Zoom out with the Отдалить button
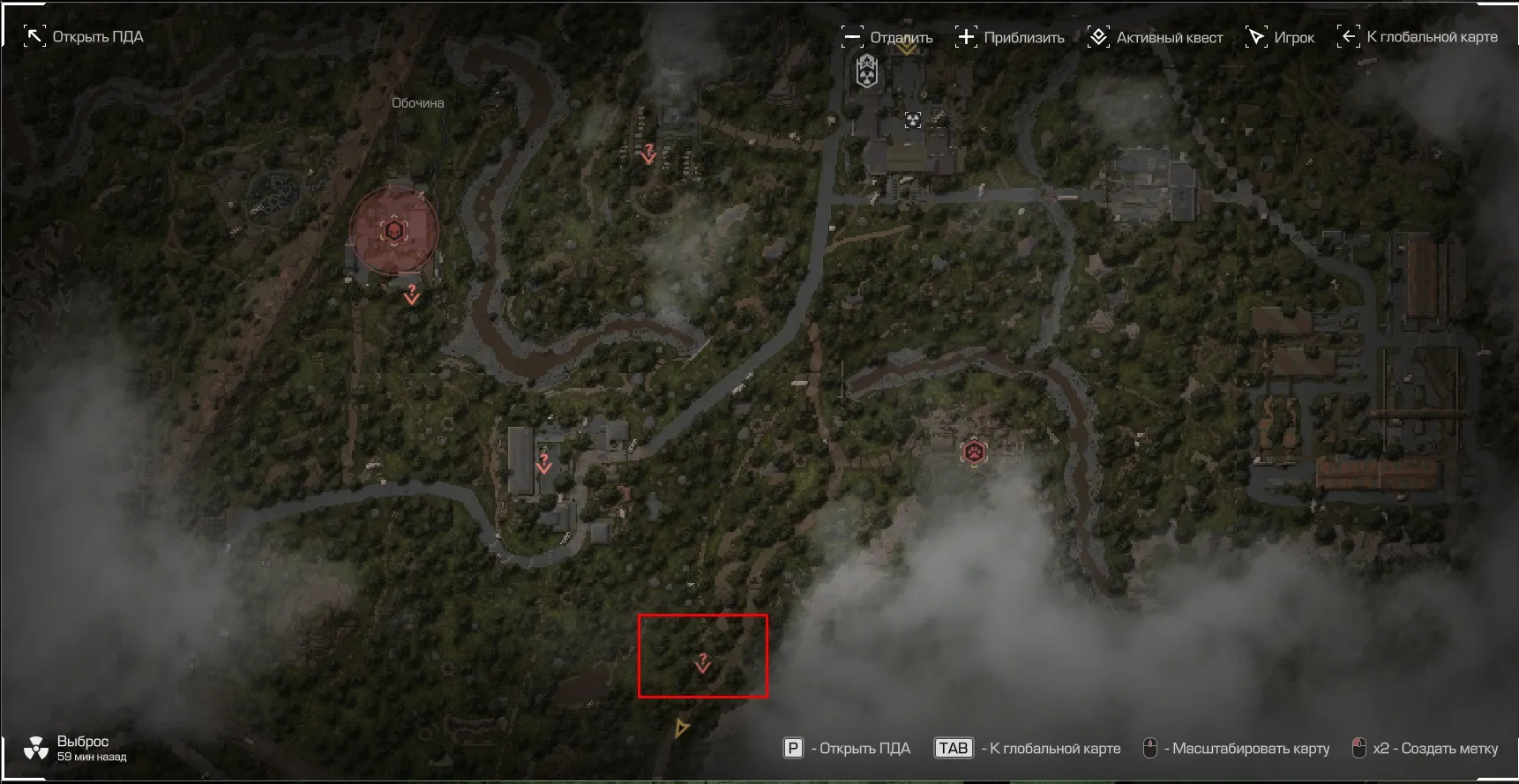The image size is (1519, 784). [887, 37]
